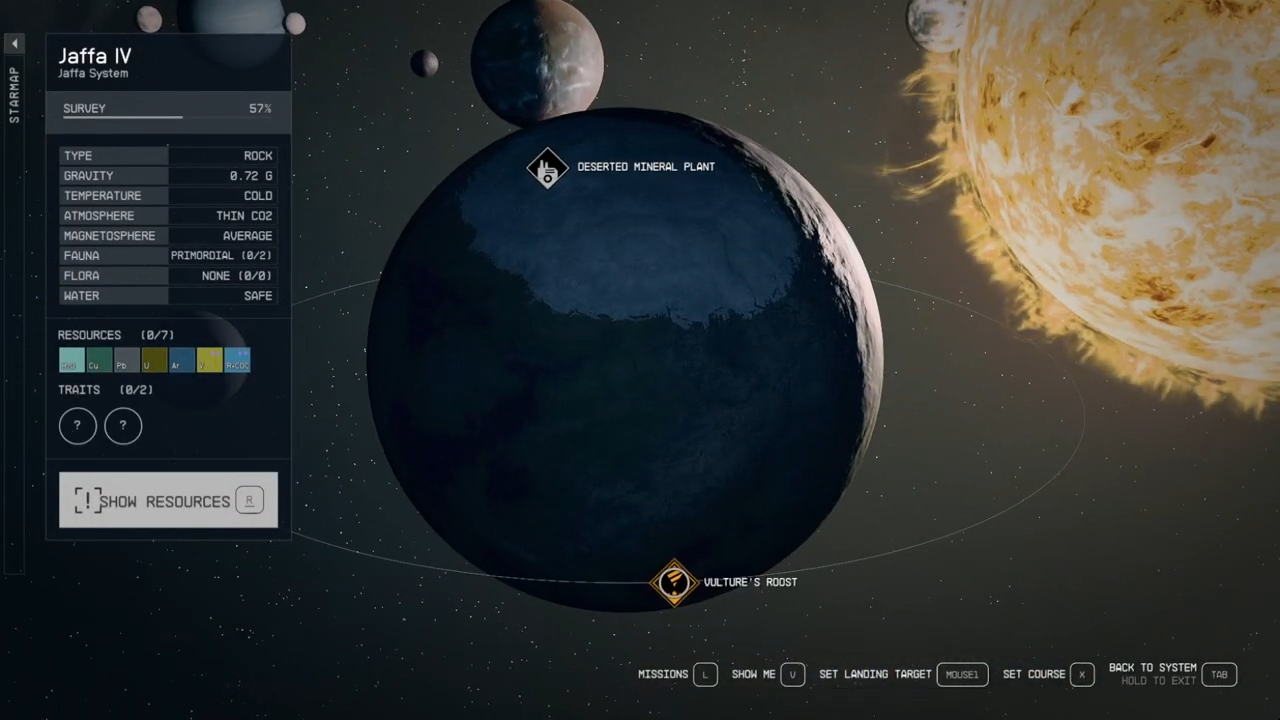Select the vanadium (V) resource tile
The image size is (1280, 720).
point(209,360)
